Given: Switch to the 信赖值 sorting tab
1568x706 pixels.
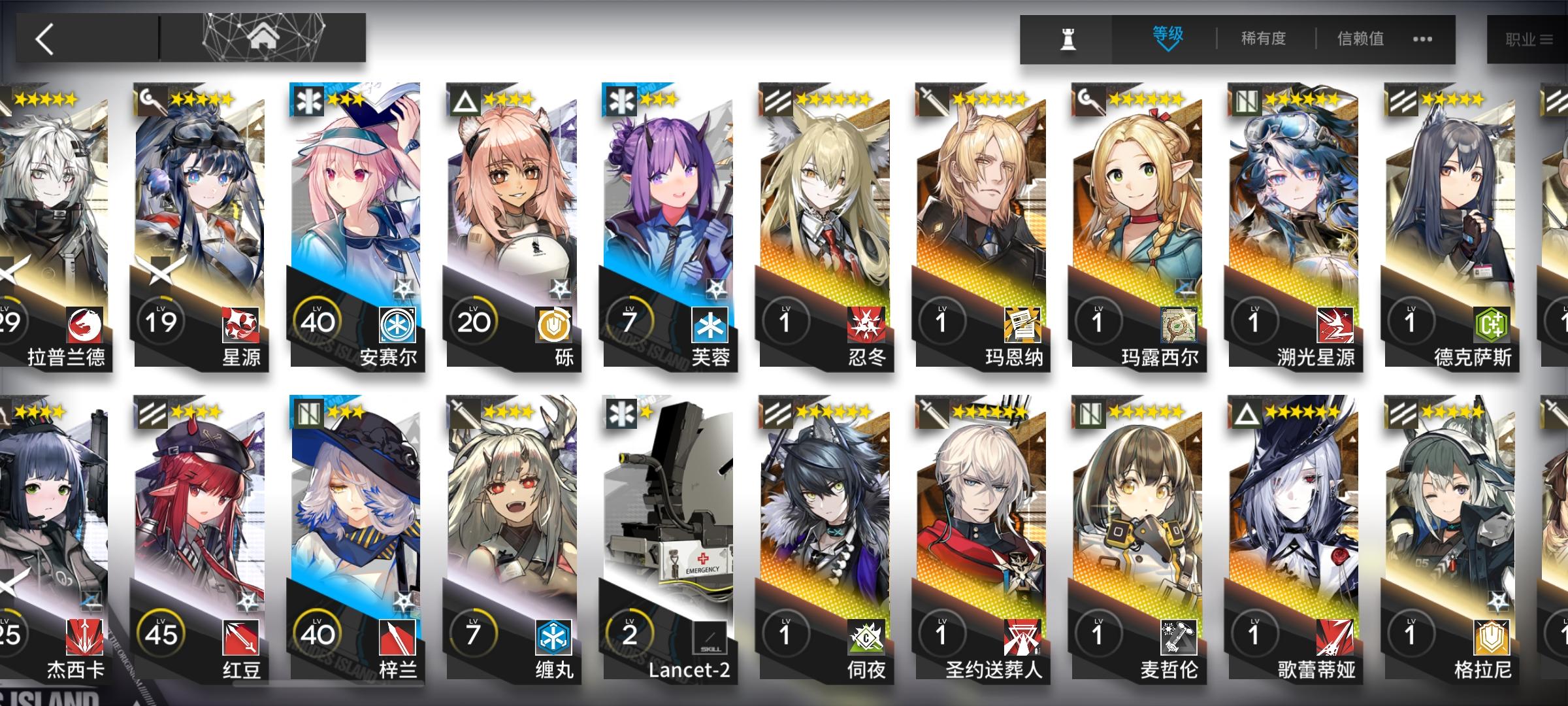Looking at the screenshot, I should click(x=1361, y=39).
